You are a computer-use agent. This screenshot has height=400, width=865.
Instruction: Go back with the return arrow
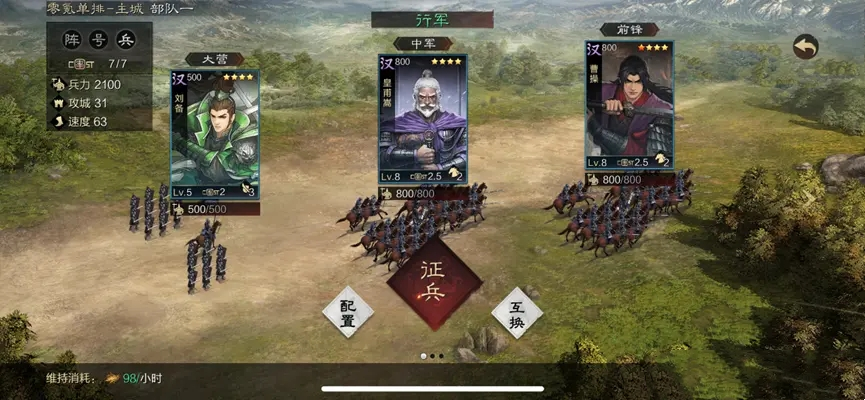tap(805, 47)
